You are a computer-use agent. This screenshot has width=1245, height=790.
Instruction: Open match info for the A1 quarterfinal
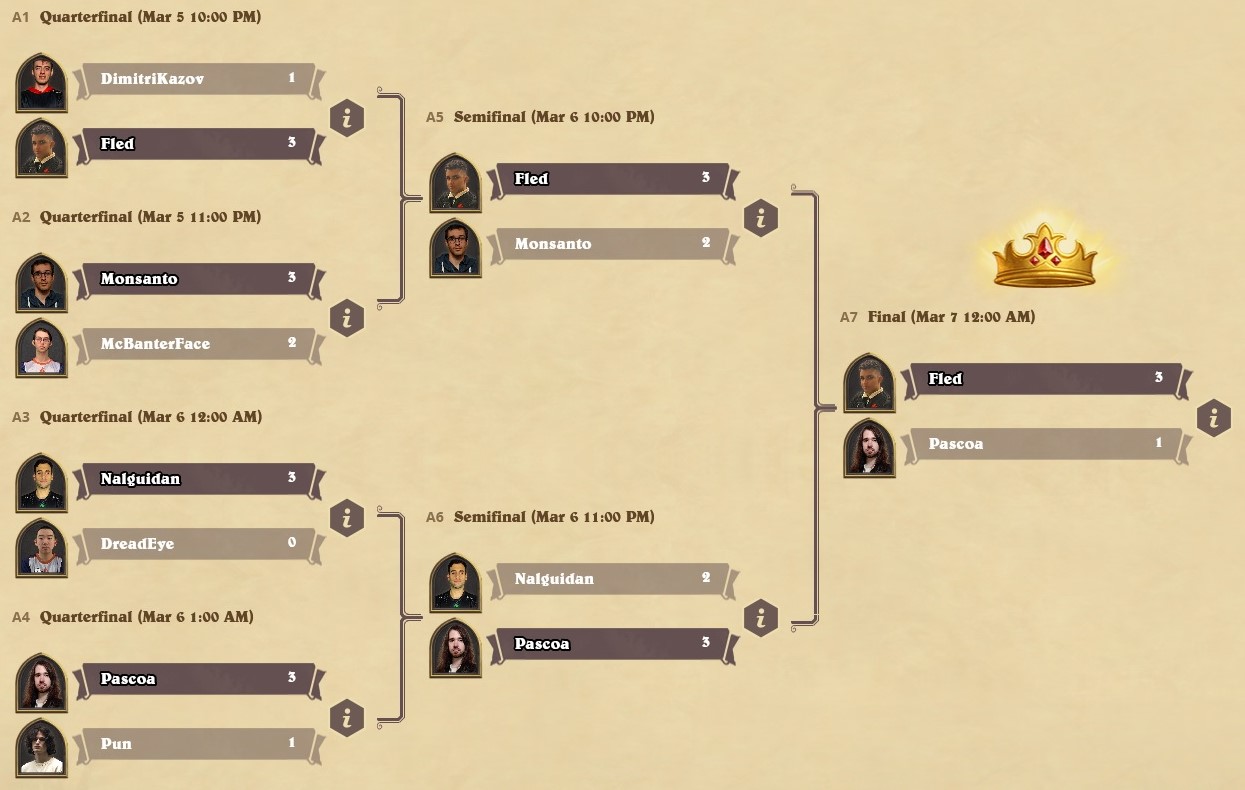tap(347, 119)
